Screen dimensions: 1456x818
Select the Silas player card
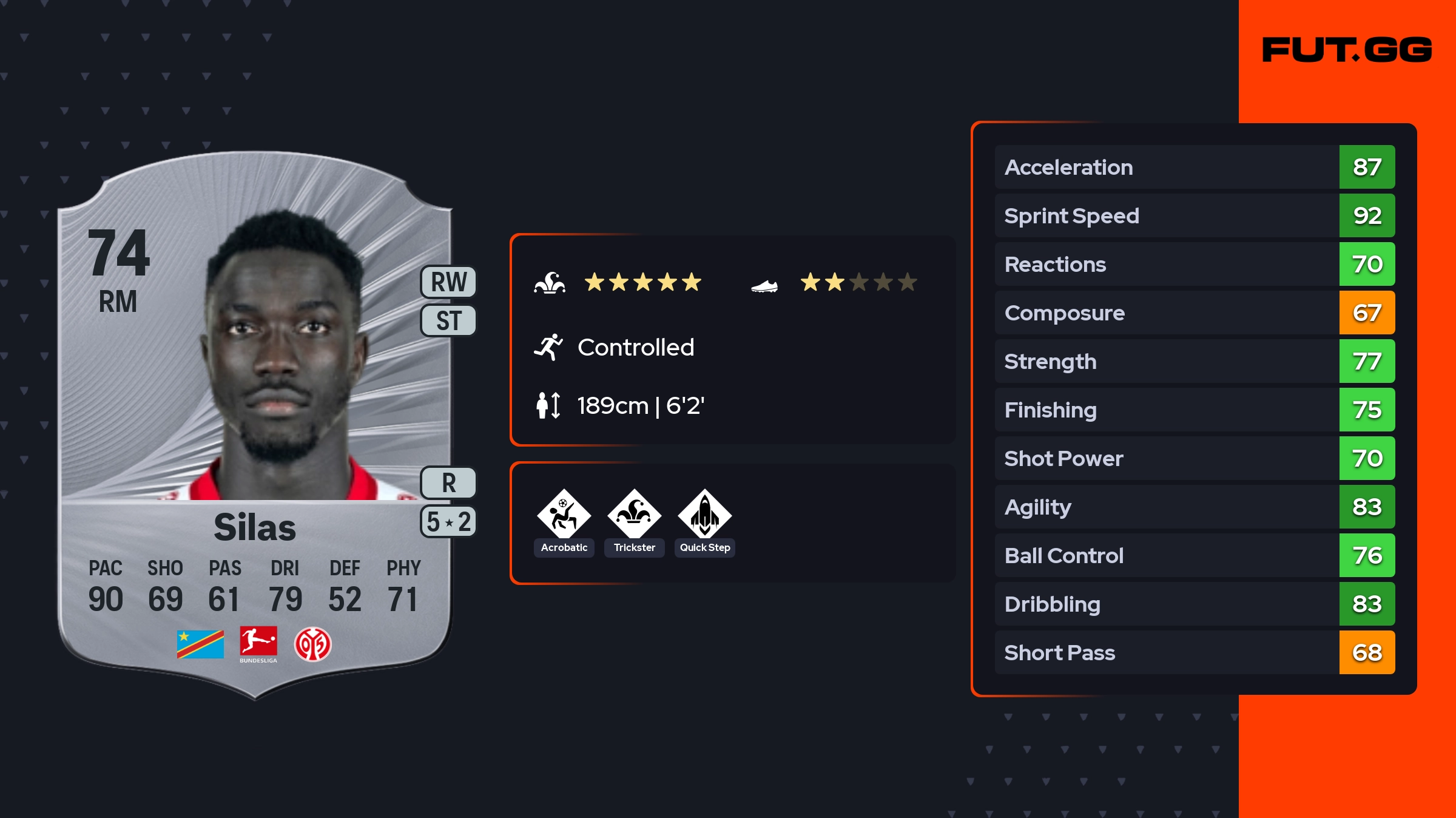[x=255, y=425]
